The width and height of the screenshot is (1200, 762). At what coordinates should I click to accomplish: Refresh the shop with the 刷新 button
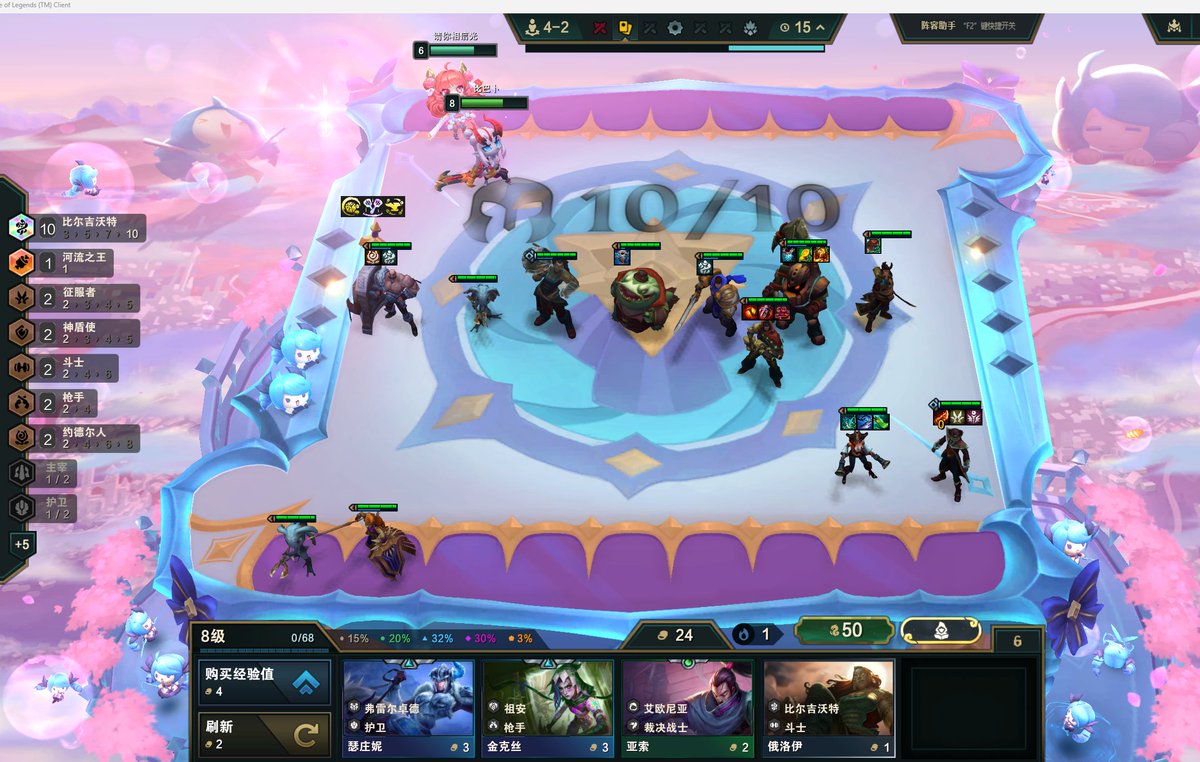tap(264, 735)
